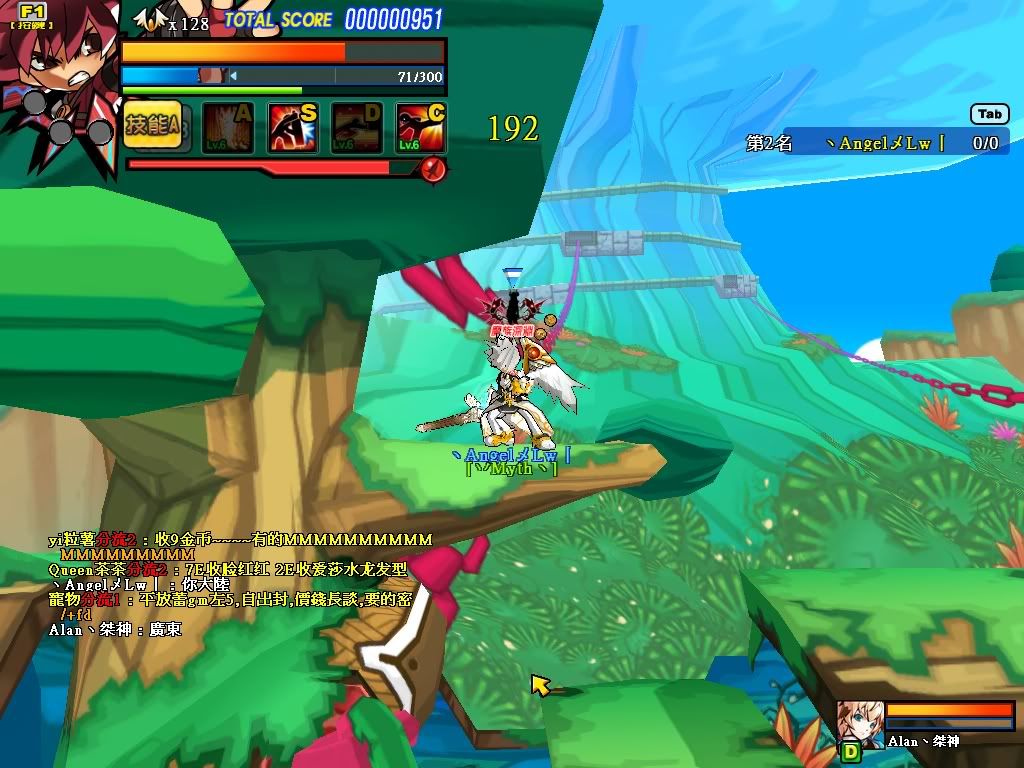Use the skill icon labeled S

click(292, 128)
